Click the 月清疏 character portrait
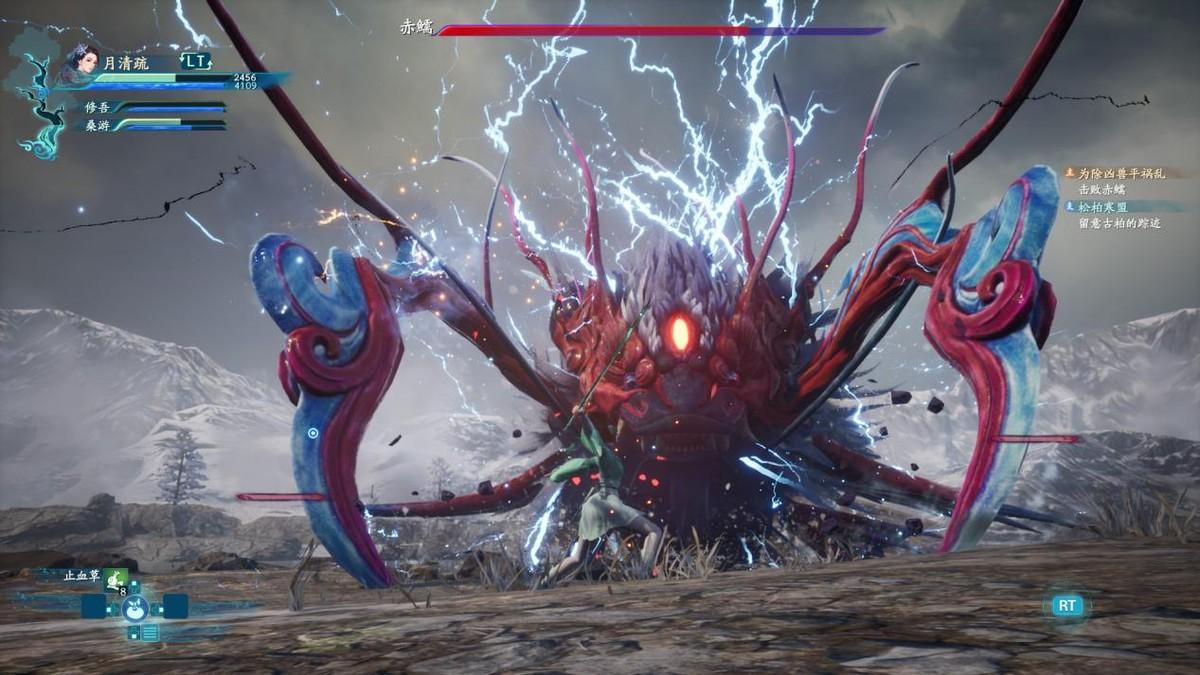 [84, 63]
